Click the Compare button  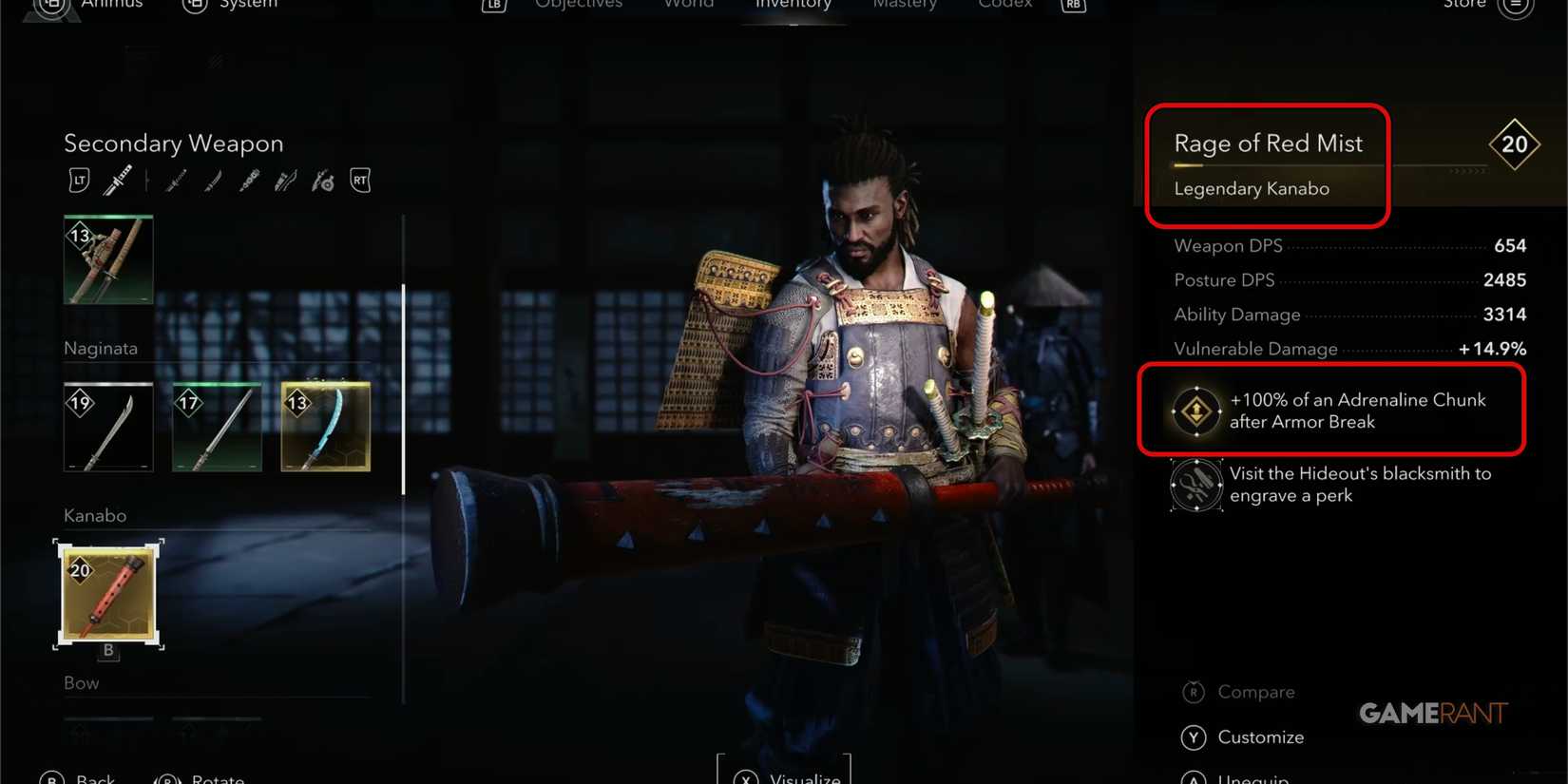(x=1256, y=692)
